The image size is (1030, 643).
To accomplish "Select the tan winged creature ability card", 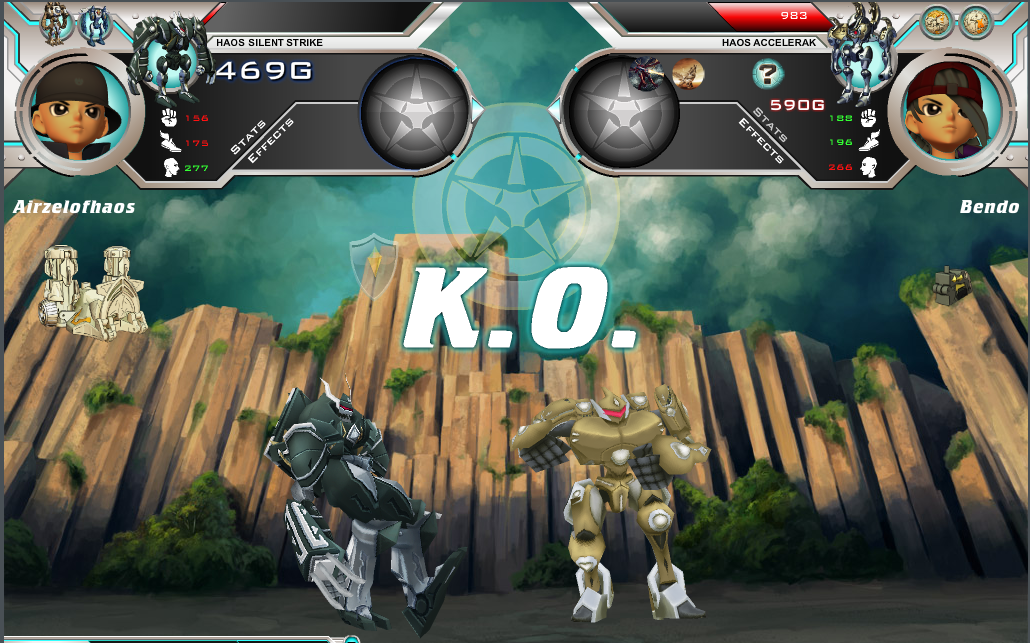I will [x=688, y=73].
